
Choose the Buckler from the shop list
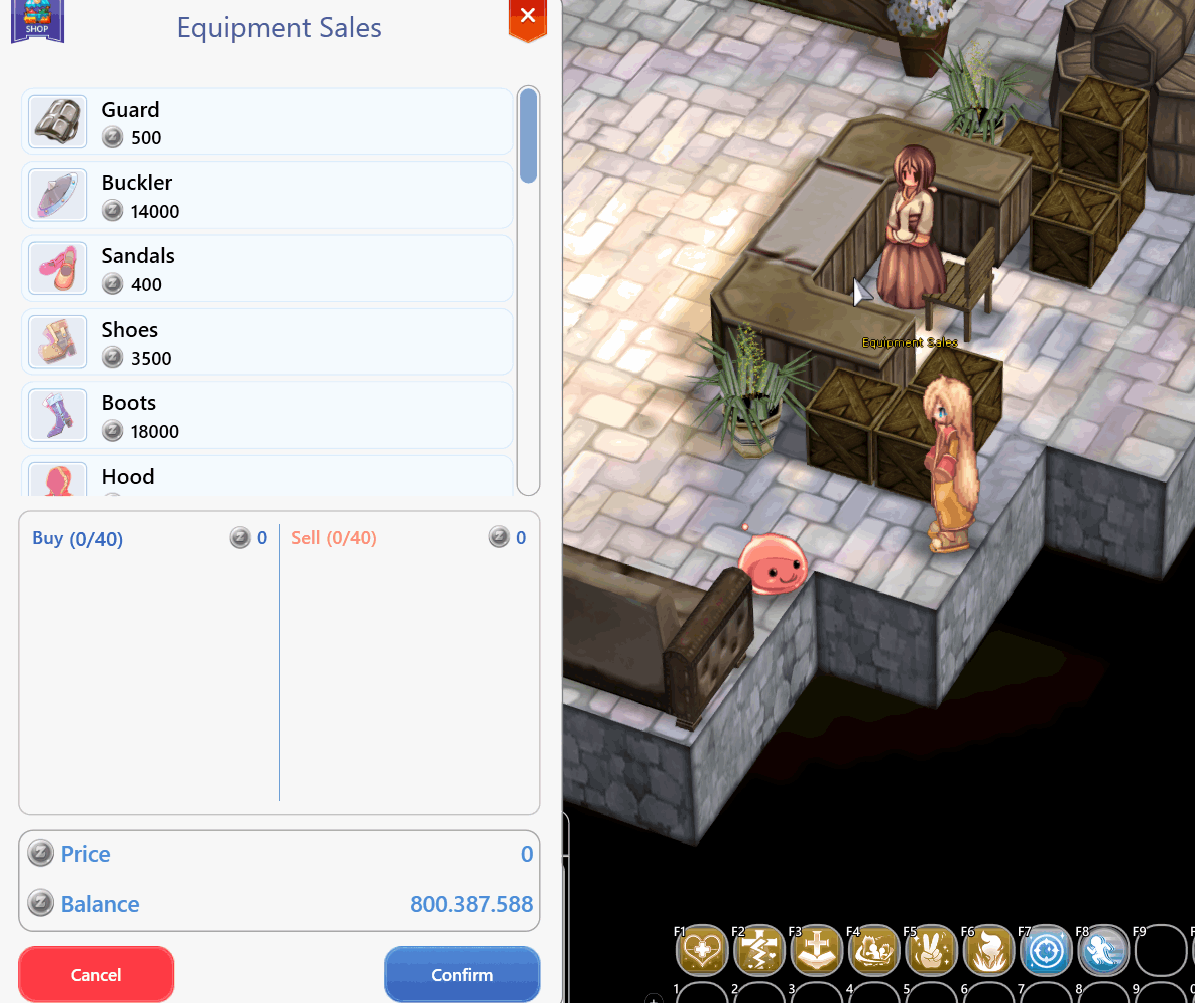[267, 196]
